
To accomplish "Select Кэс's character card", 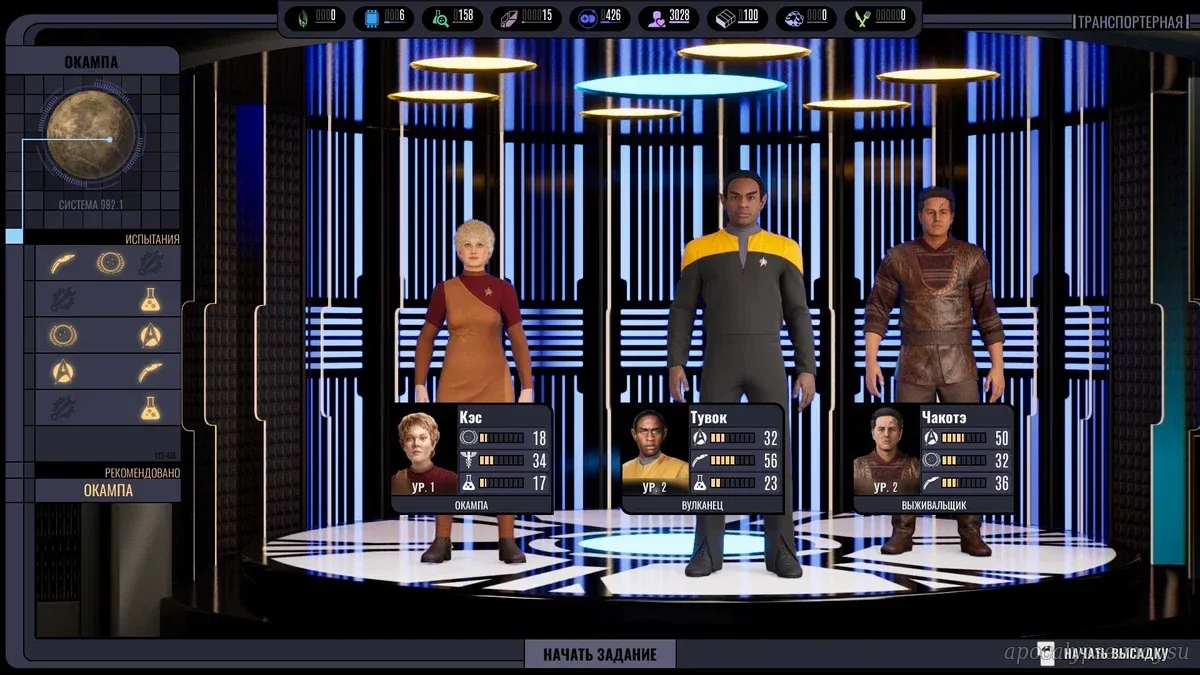I will pos(471,458).
